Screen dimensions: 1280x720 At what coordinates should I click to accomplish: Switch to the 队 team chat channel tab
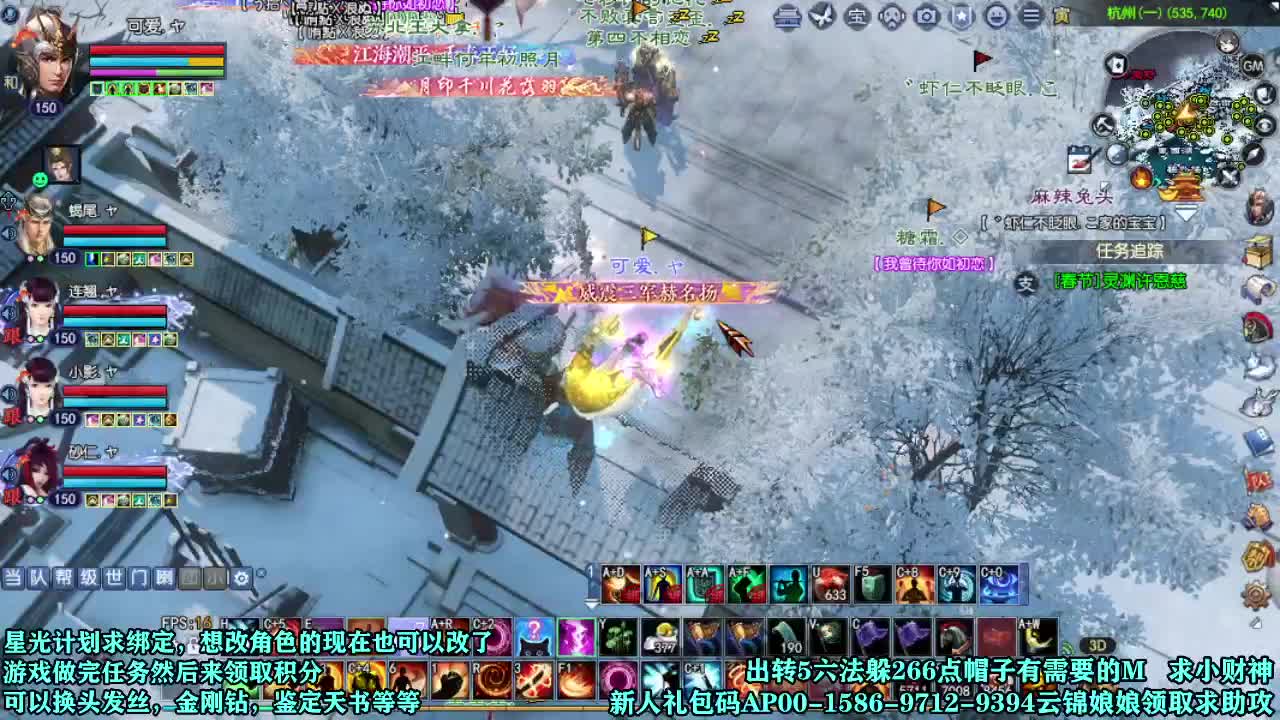39,577
